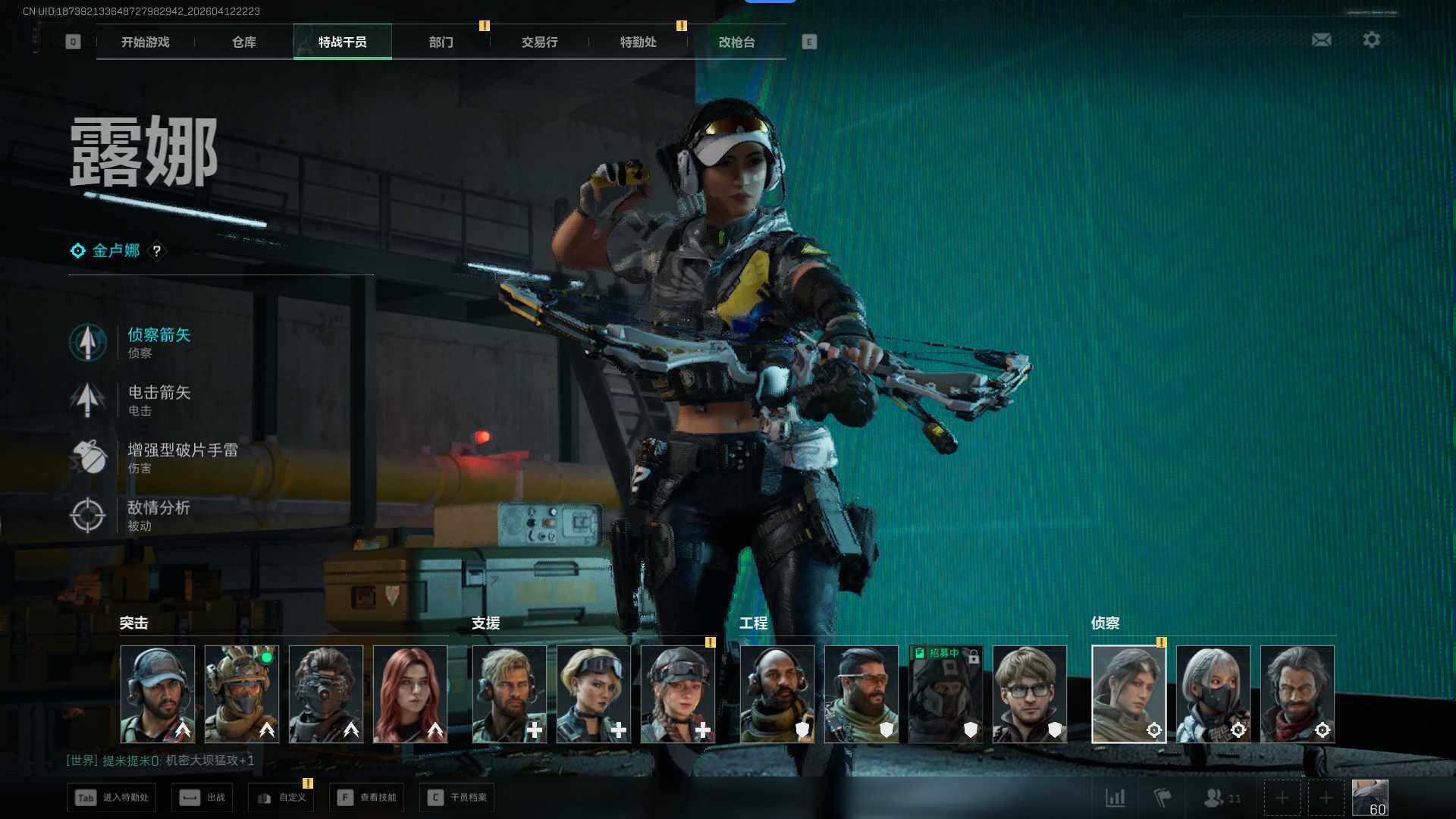The height and width of the screenshot is (819, 1456).
Task: Open the 自定义 customization button
Action: [282, 798]
